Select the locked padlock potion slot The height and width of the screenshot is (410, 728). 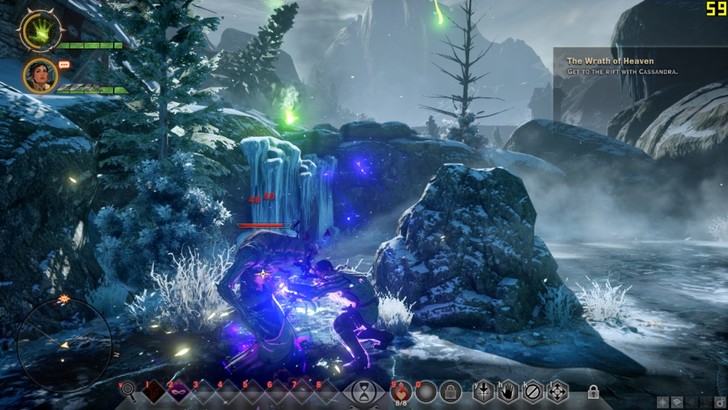click(x=450, y=392)
